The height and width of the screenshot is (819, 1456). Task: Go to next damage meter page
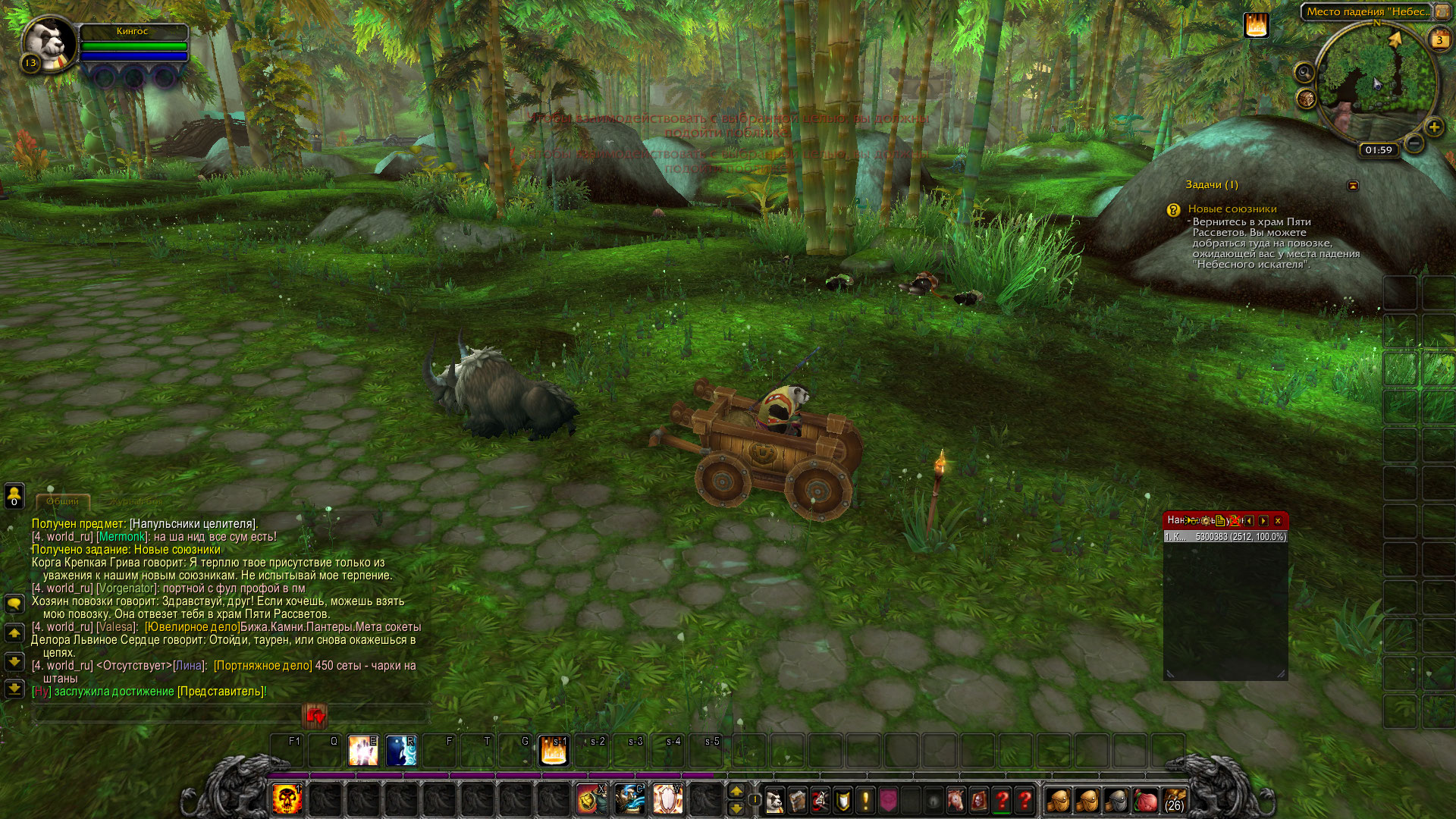click(1263, 521)
